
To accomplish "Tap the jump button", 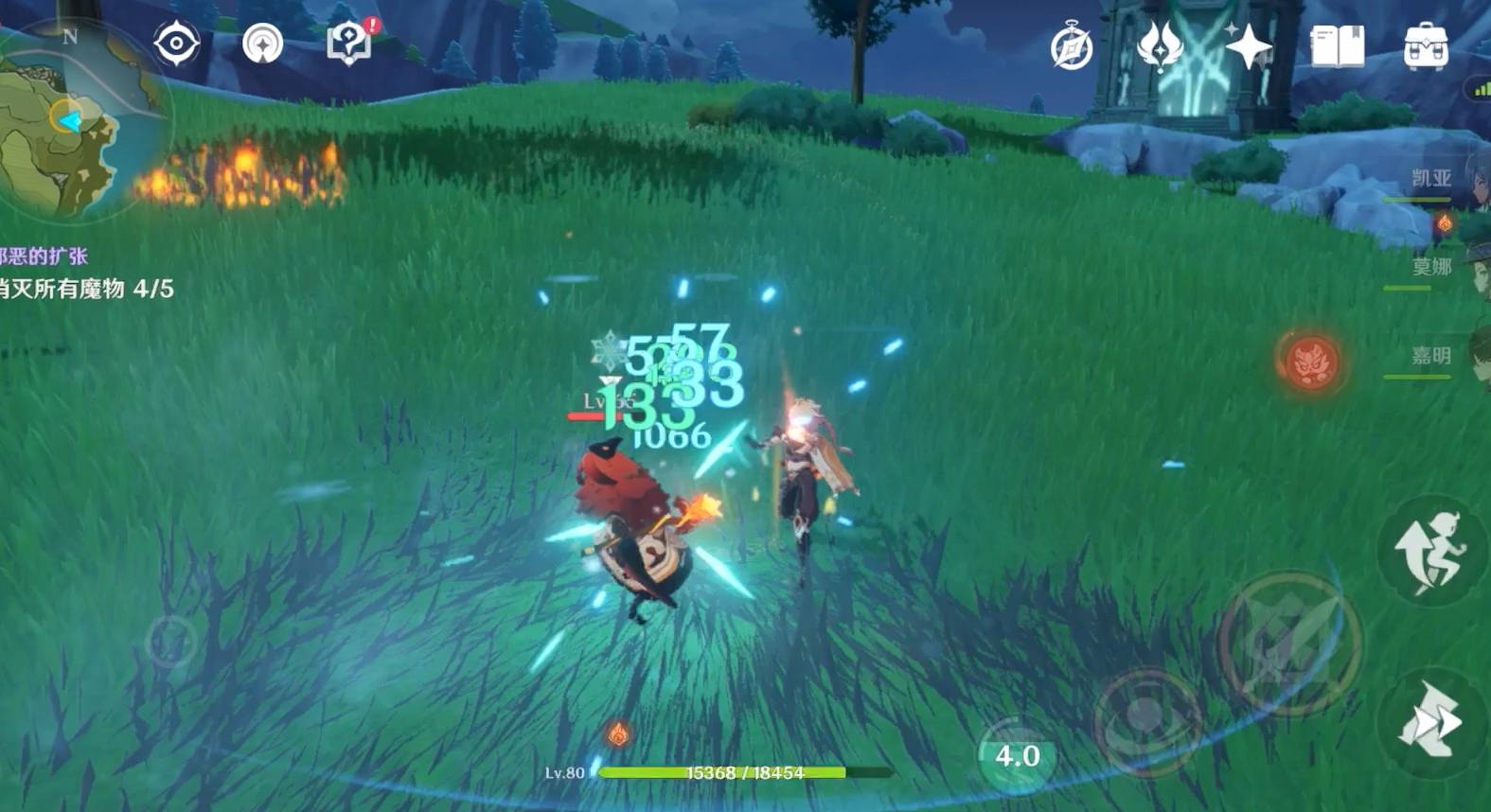I will [1431, 554].
